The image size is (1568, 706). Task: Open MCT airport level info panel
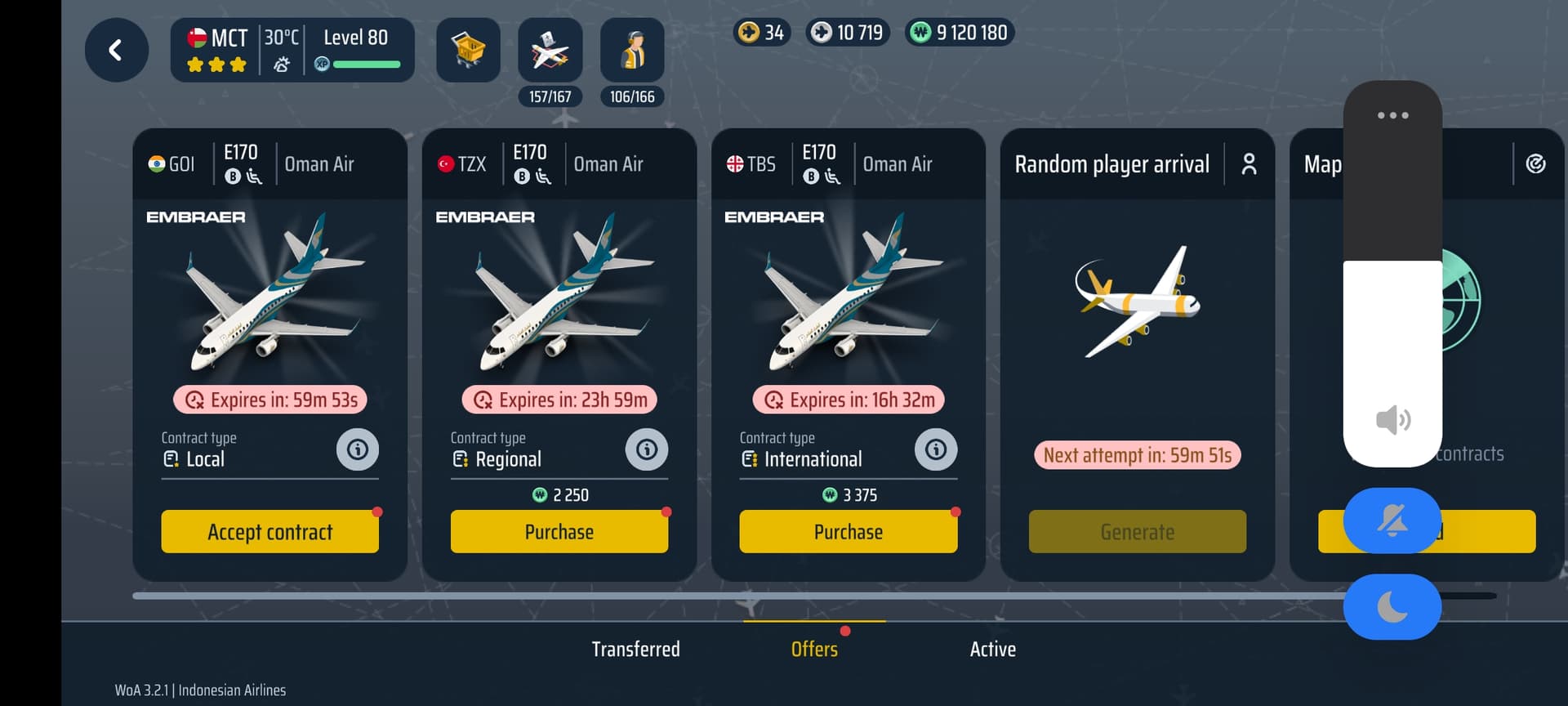tap(292, 51)
